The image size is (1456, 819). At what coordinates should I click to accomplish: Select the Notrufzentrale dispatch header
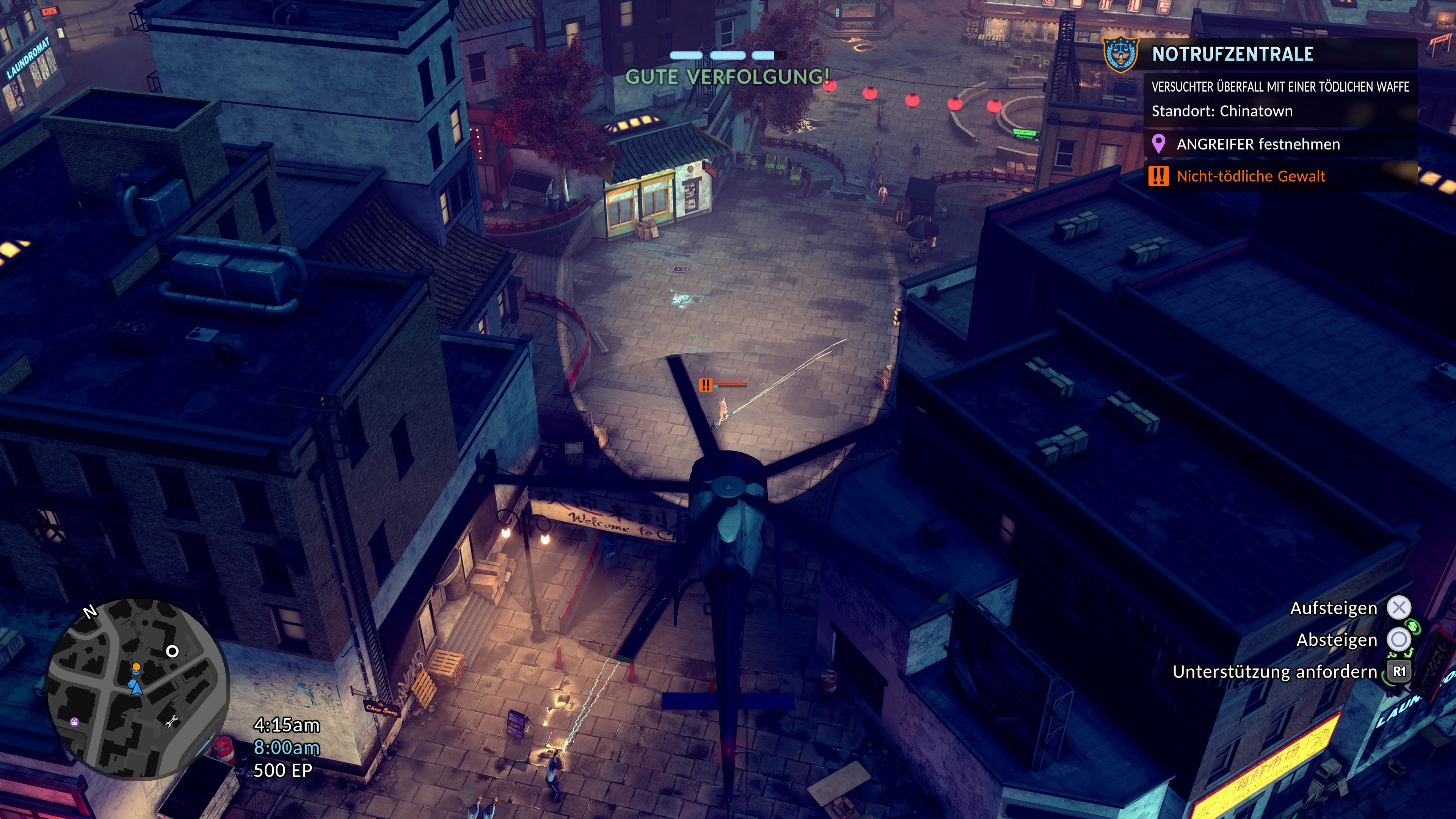pos(1232,54)
